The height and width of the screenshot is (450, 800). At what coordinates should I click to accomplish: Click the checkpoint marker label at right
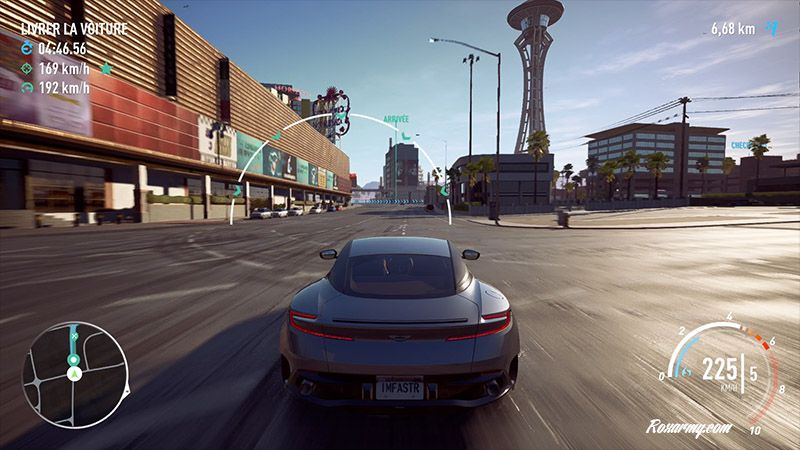pos(740,145)
